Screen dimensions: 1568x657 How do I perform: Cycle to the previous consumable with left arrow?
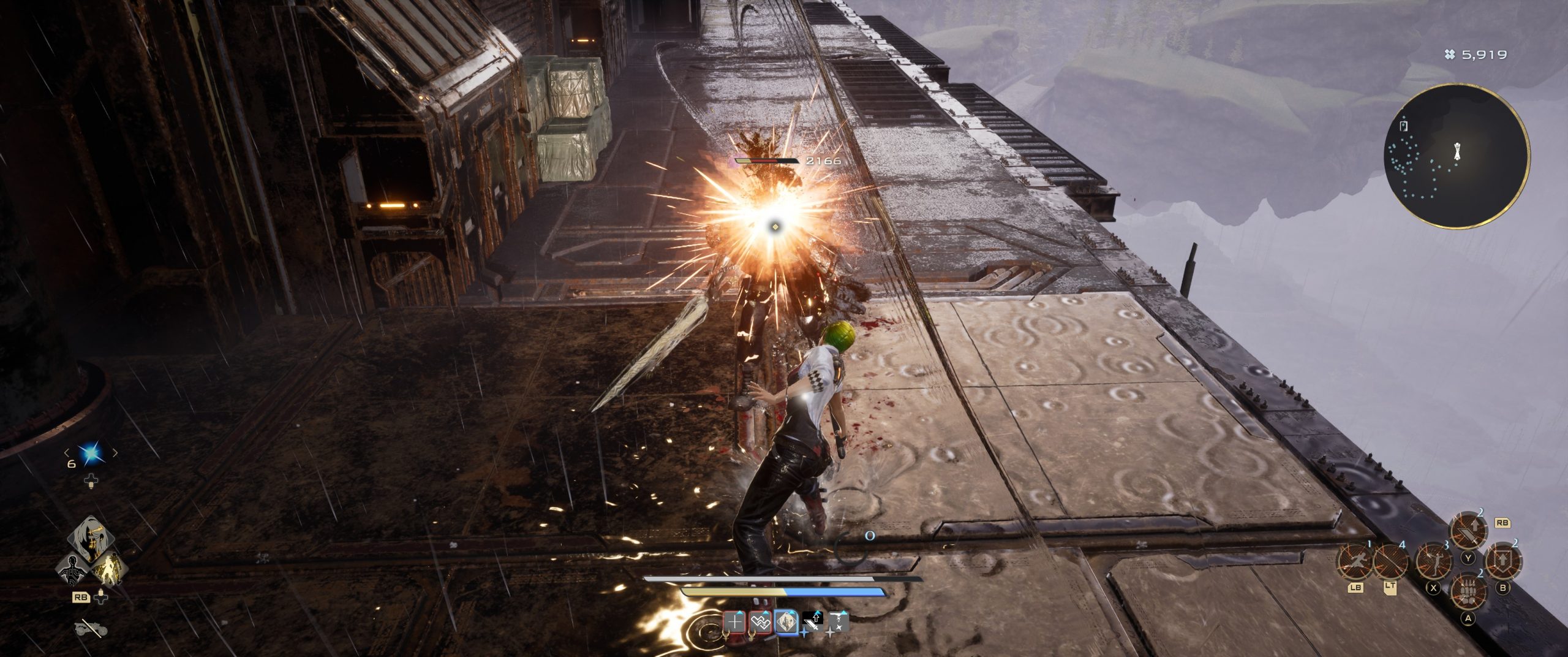[67, 454]
